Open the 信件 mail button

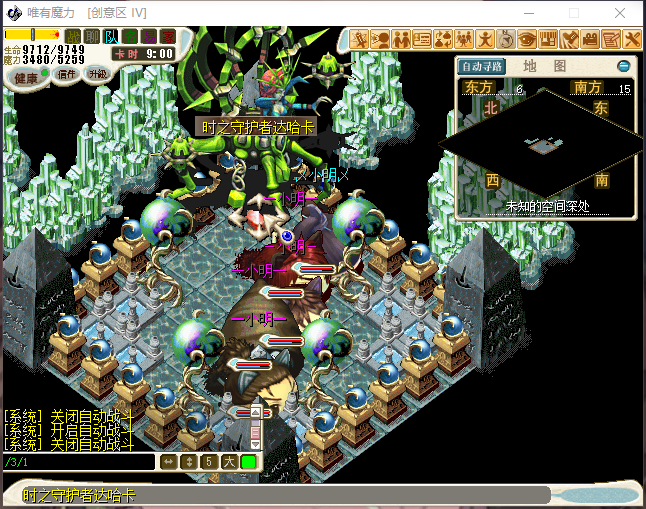(x=65, y=75)
